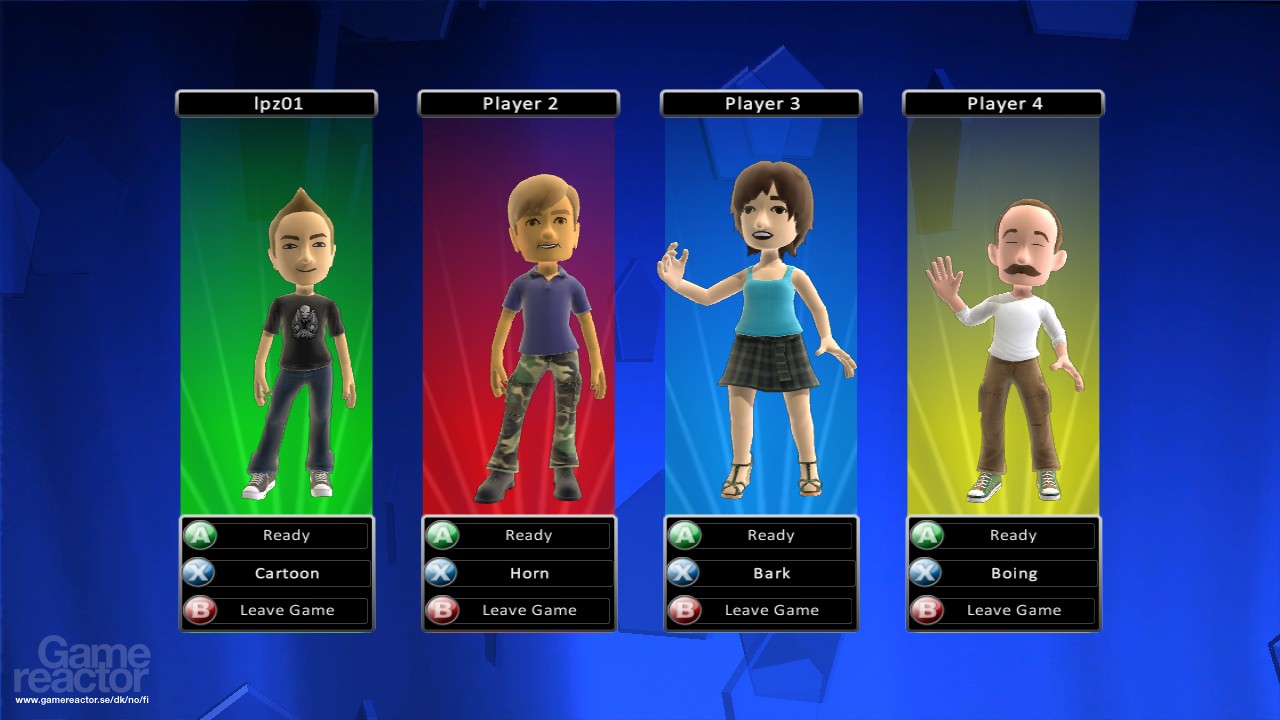Choose the Cartoon buzzer sound option
The image size is (1280, 720).
[286, 574]
